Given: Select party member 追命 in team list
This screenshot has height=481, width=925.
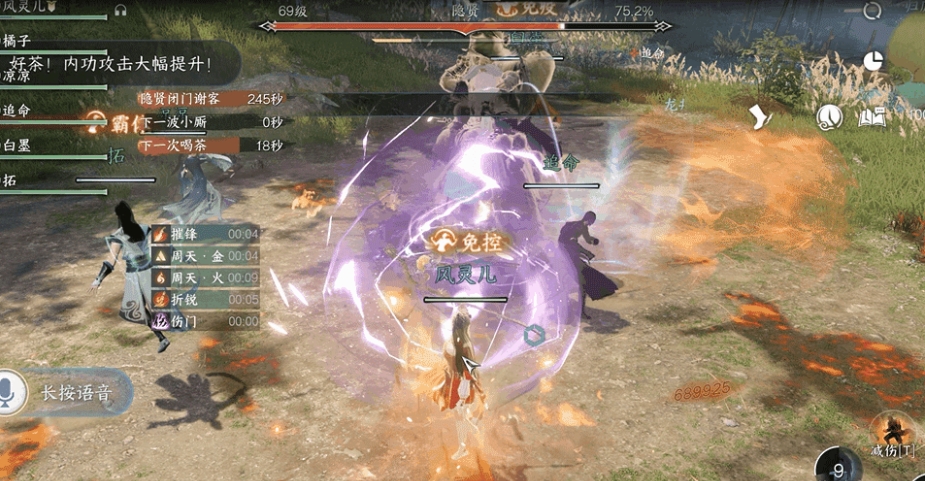Looking at the screenshot, I should [x=20, y=110].
